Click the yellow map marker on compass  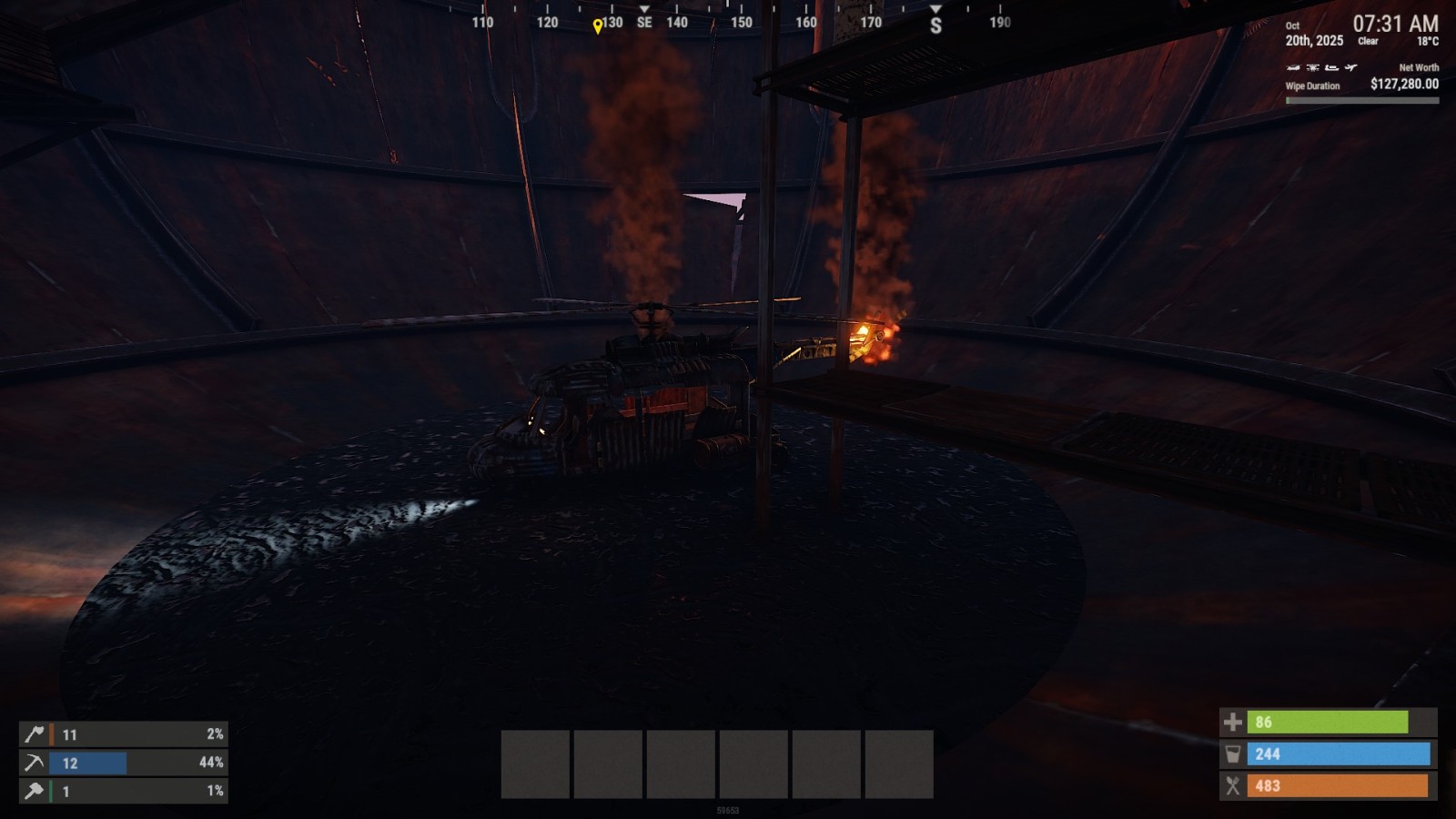597,26
